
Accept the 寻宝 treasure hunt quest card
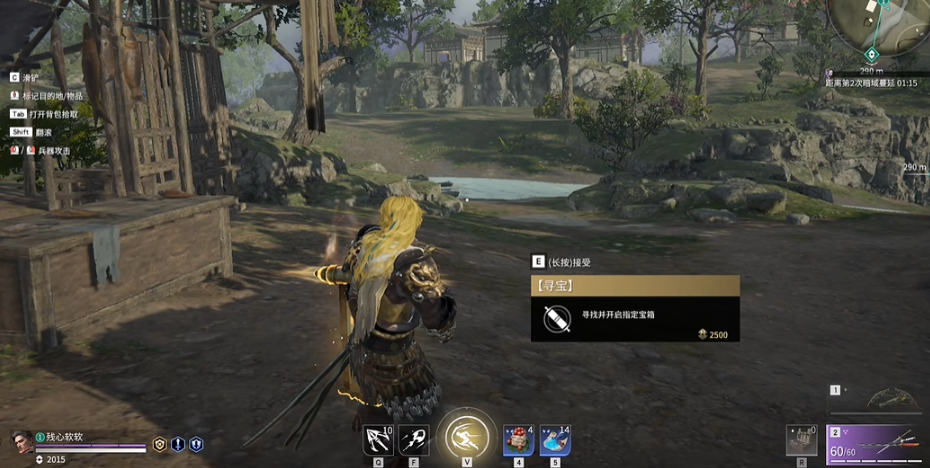click(x=635, y=308)
